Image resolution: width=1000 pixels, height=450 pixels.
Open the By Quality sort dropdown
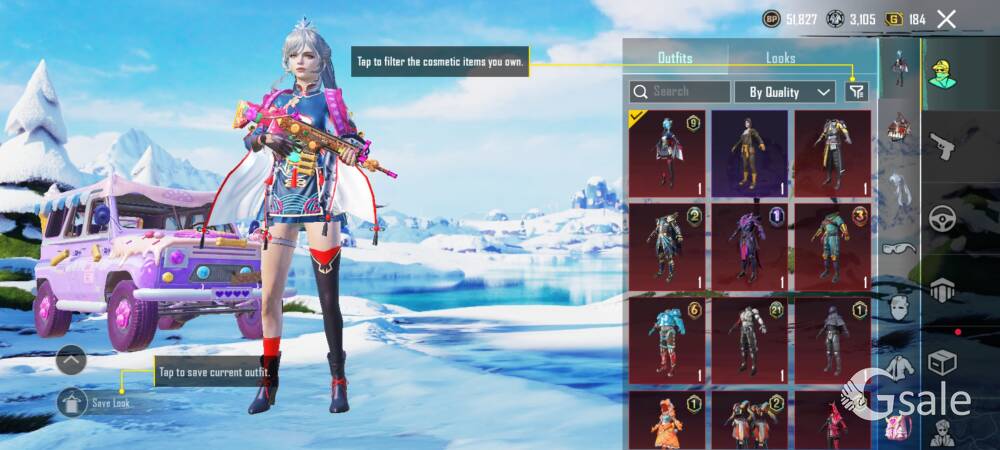(785, 92)
